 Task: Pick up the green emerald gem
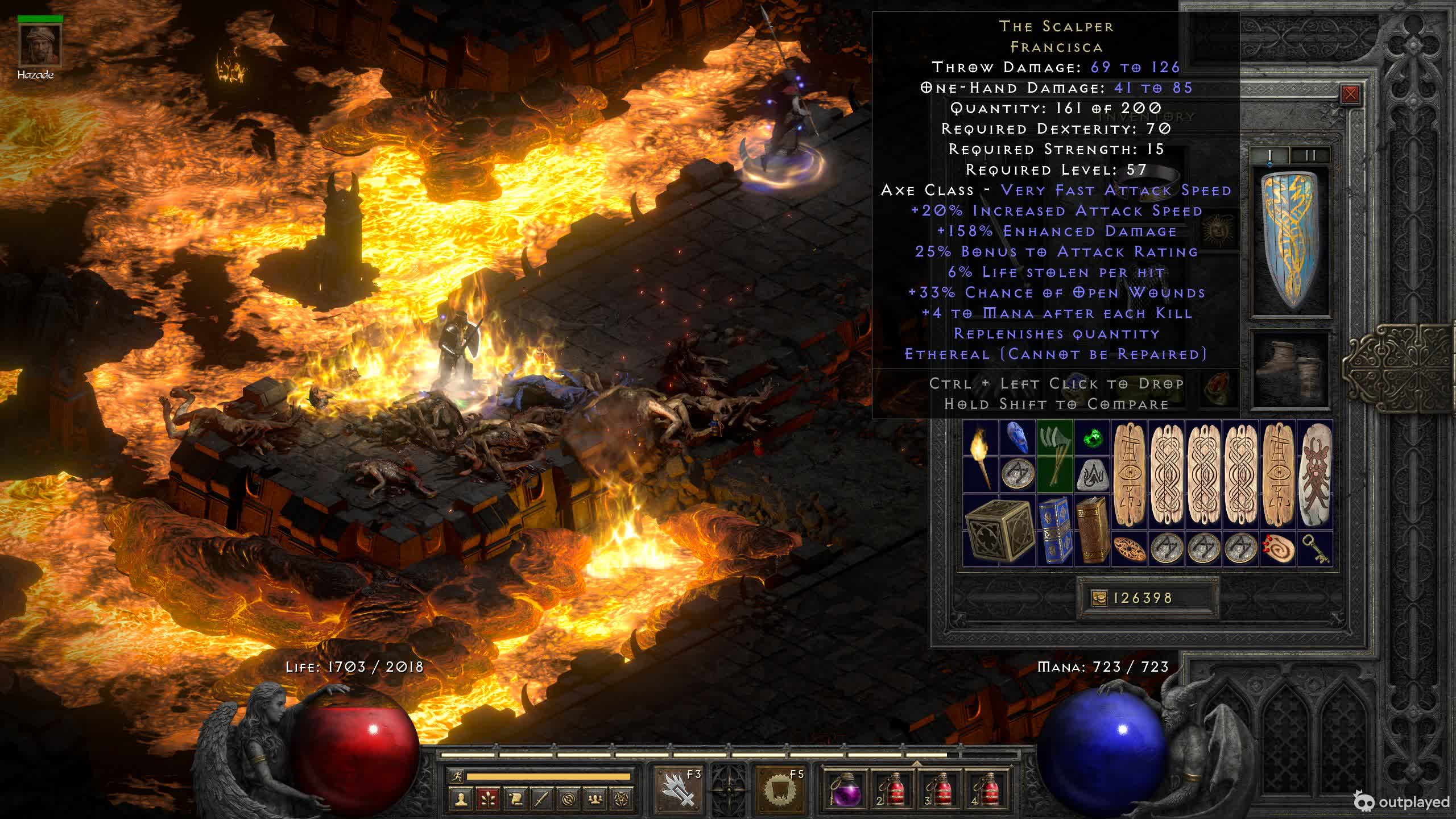click(1092, 439)
